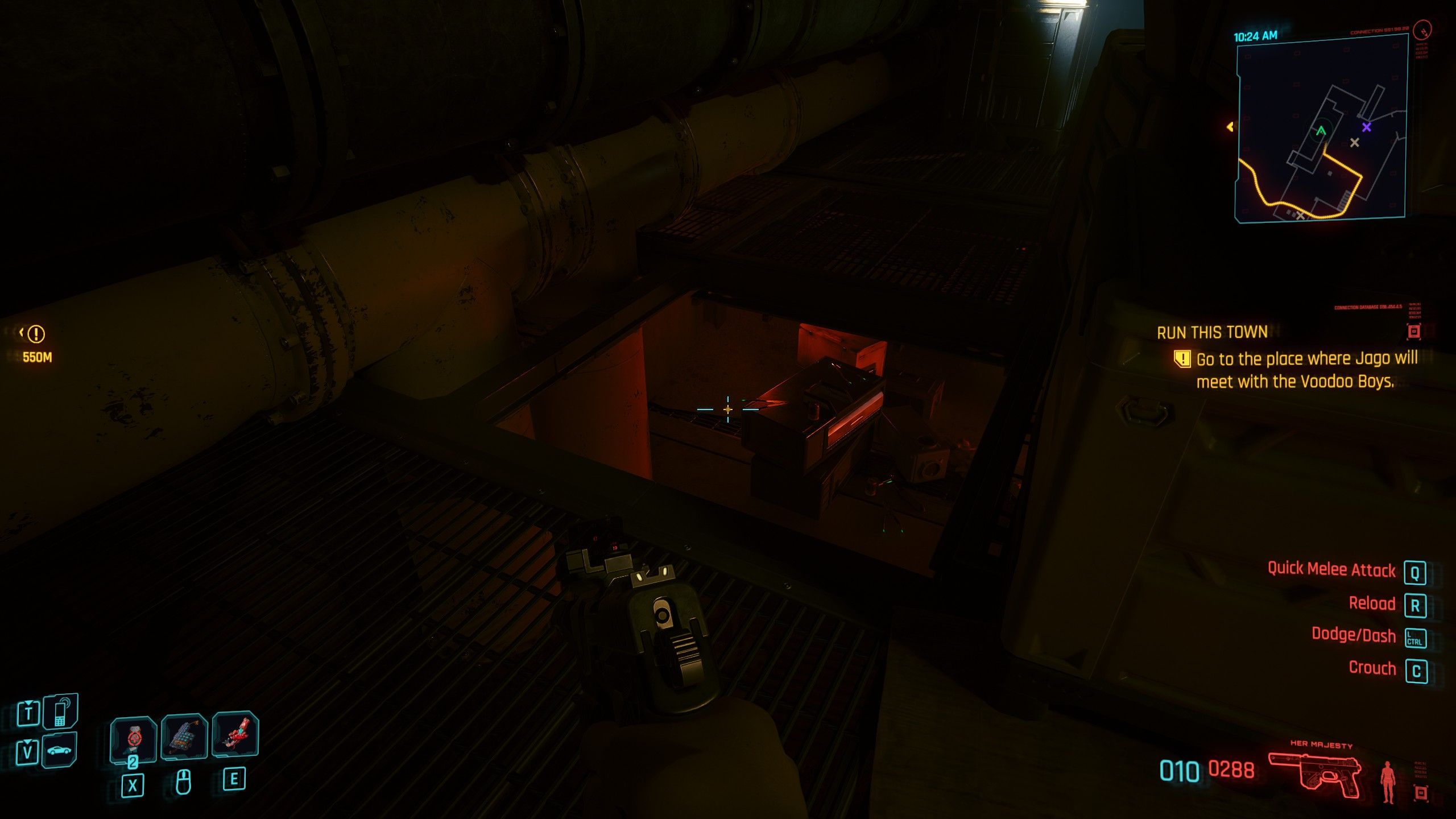This screenshot has width=1456, height=819.
Task: Select the grenade quick slot
Action: 134,738
